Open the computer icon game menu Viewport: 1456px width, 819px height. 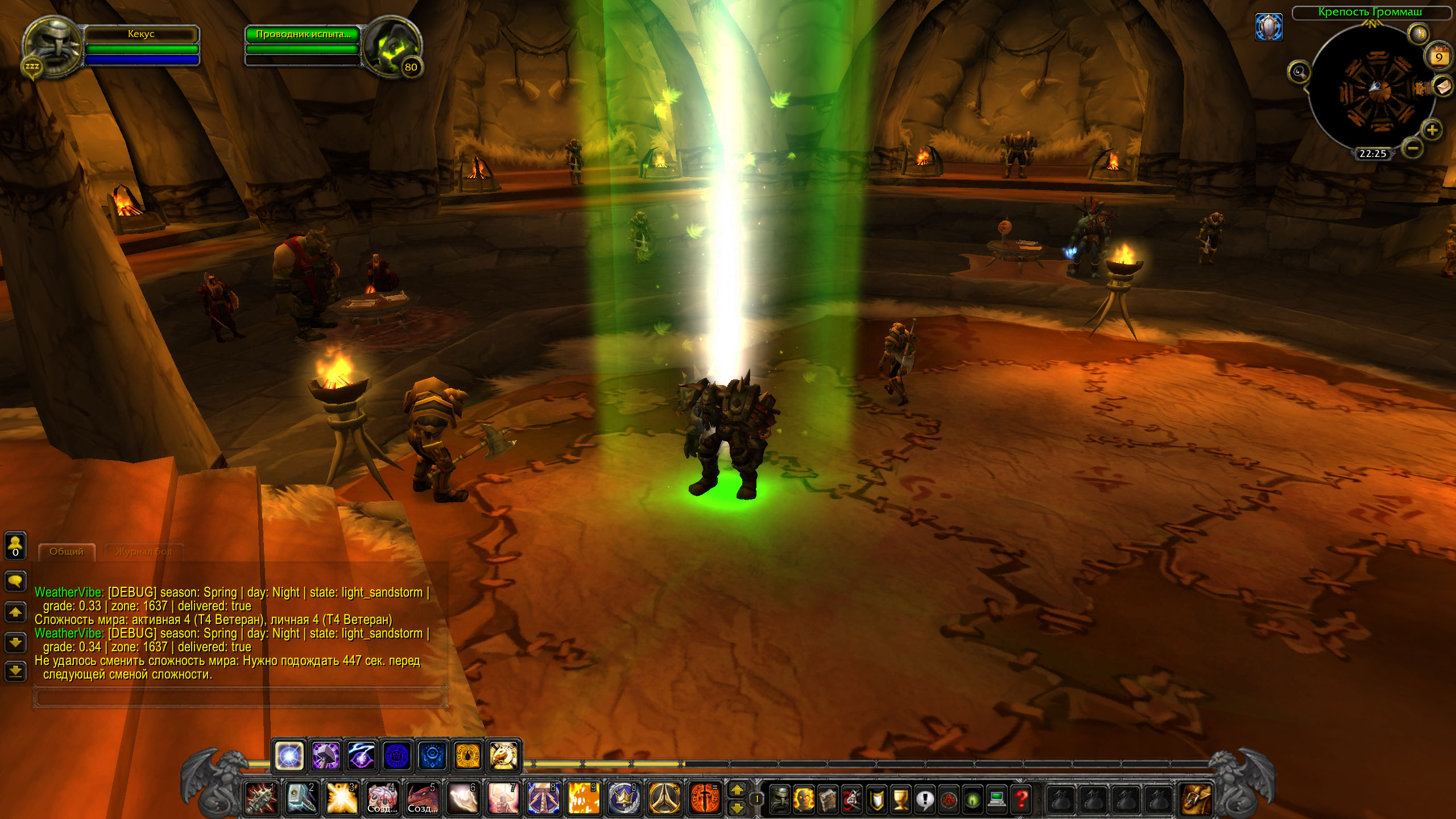pyautogui.click(x=996, y=799)
